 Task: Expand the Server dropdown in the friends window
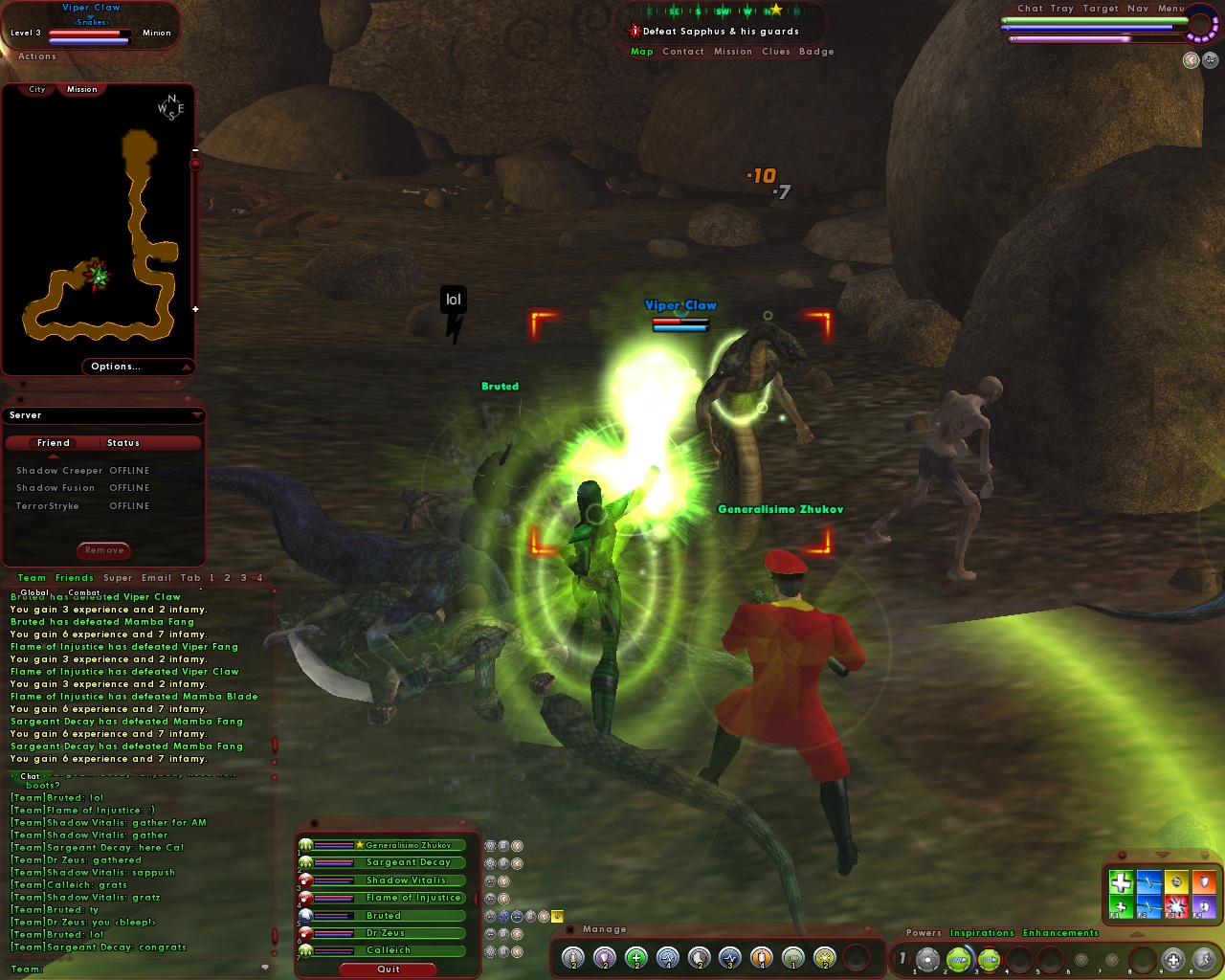click(197, 414)
